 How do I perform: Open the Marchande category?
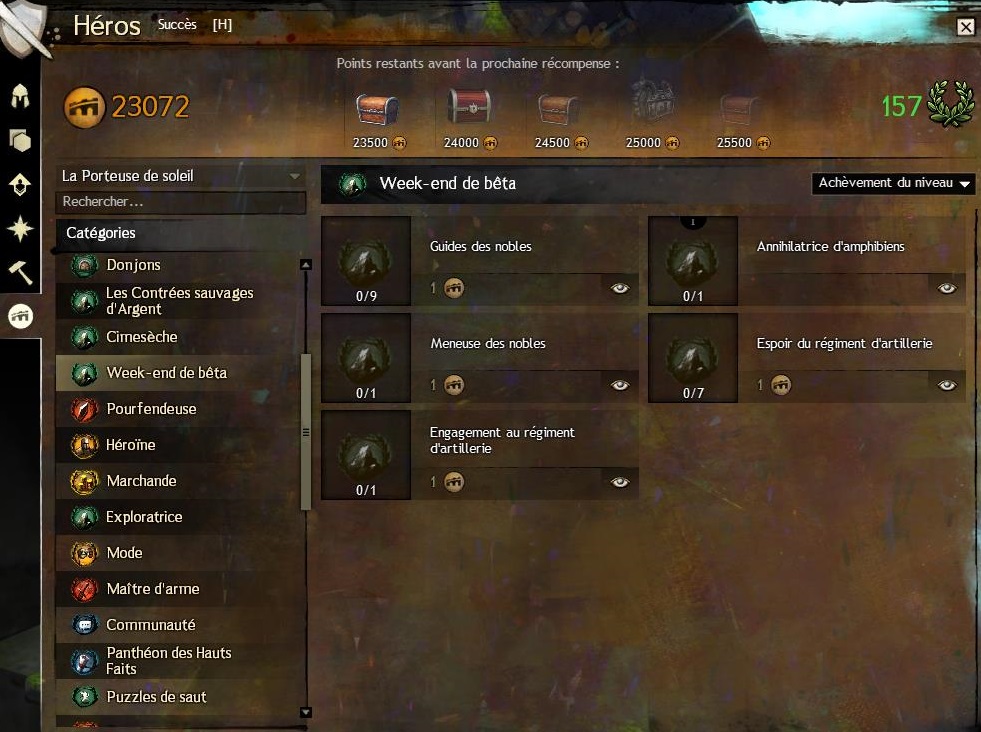click(x=141, y=481)
